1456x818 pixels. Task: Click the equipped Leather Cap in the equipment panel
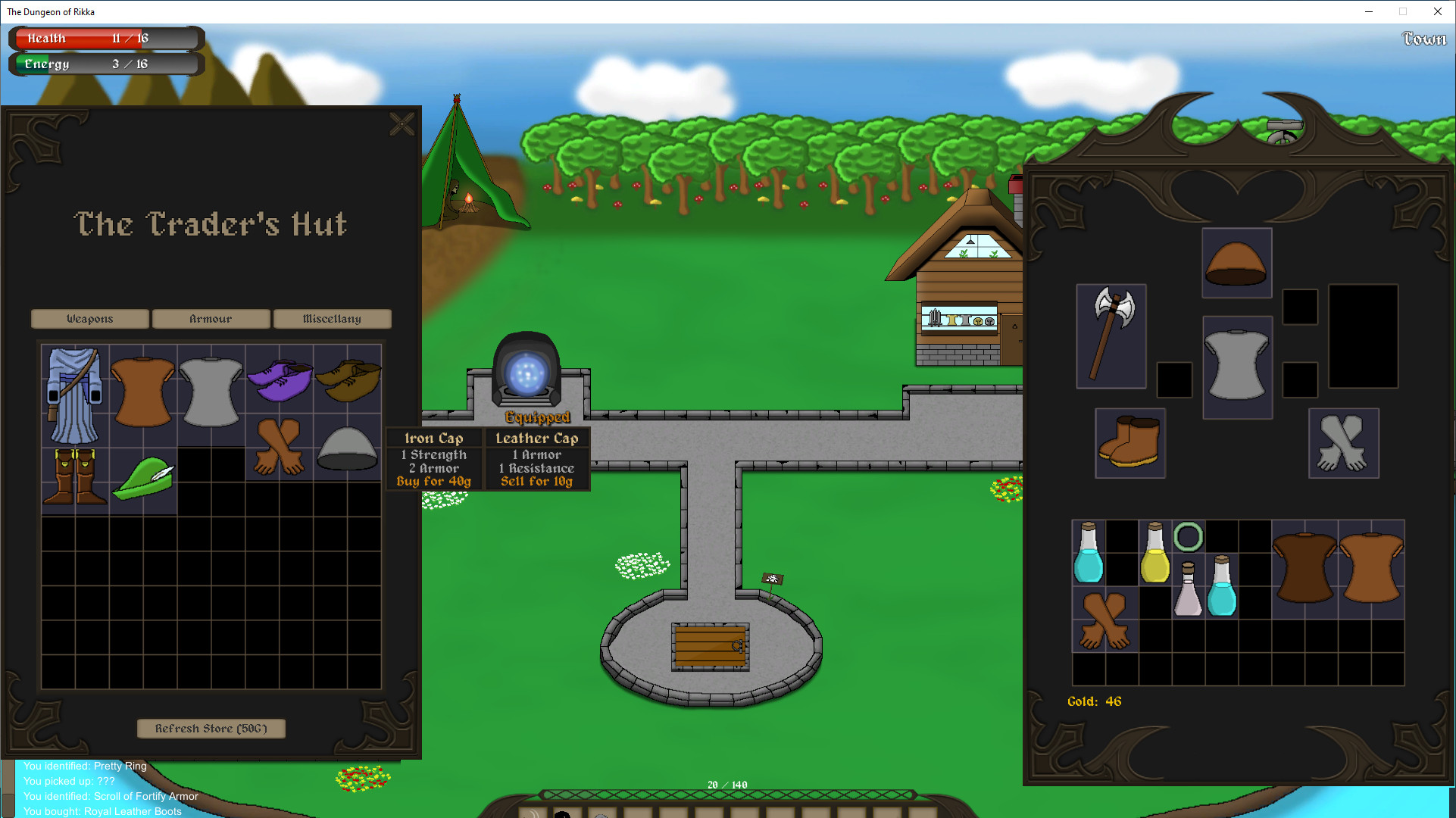tap(1236, 263)
